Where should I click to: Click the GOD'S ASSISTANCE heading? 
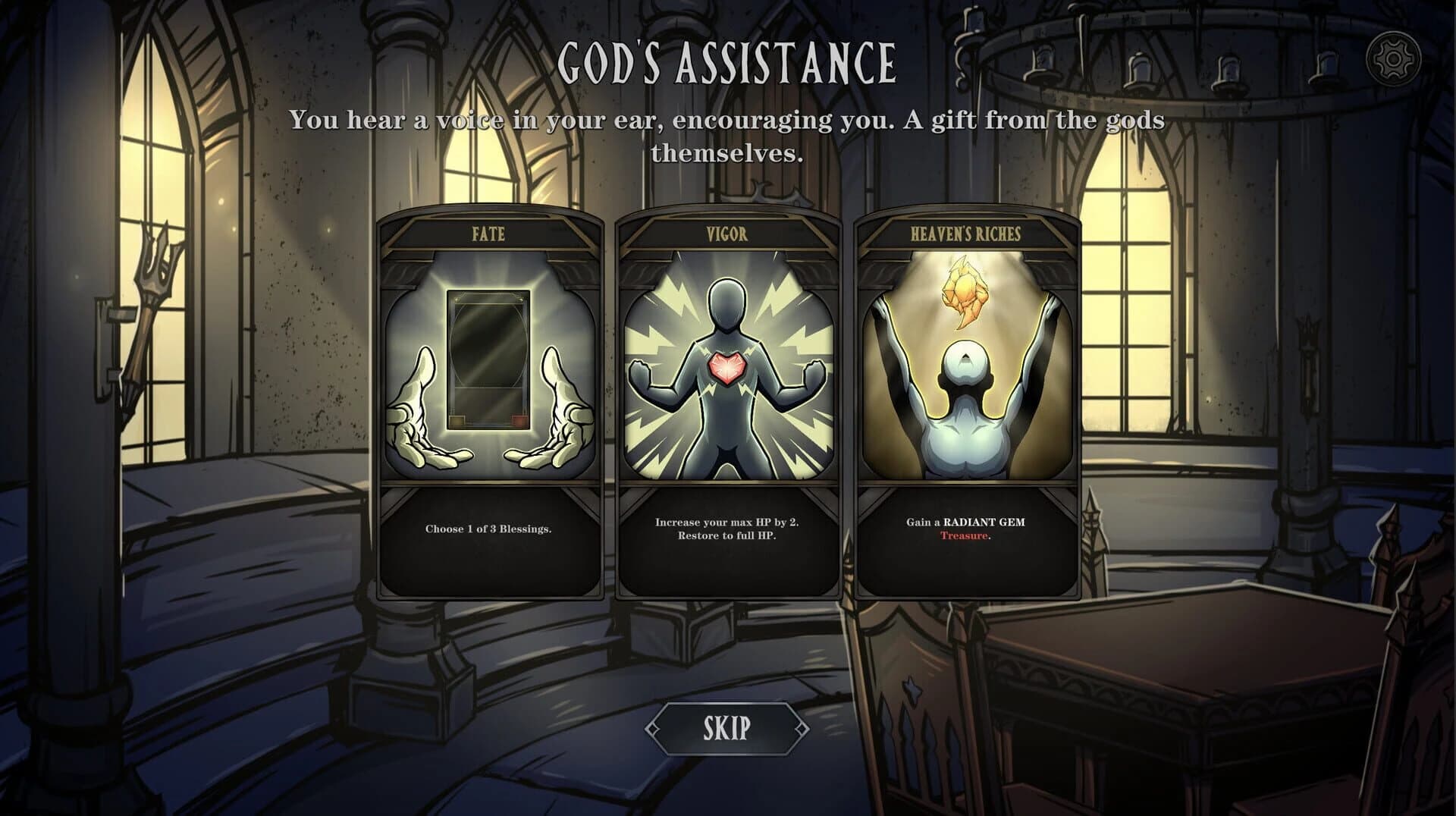728,63
